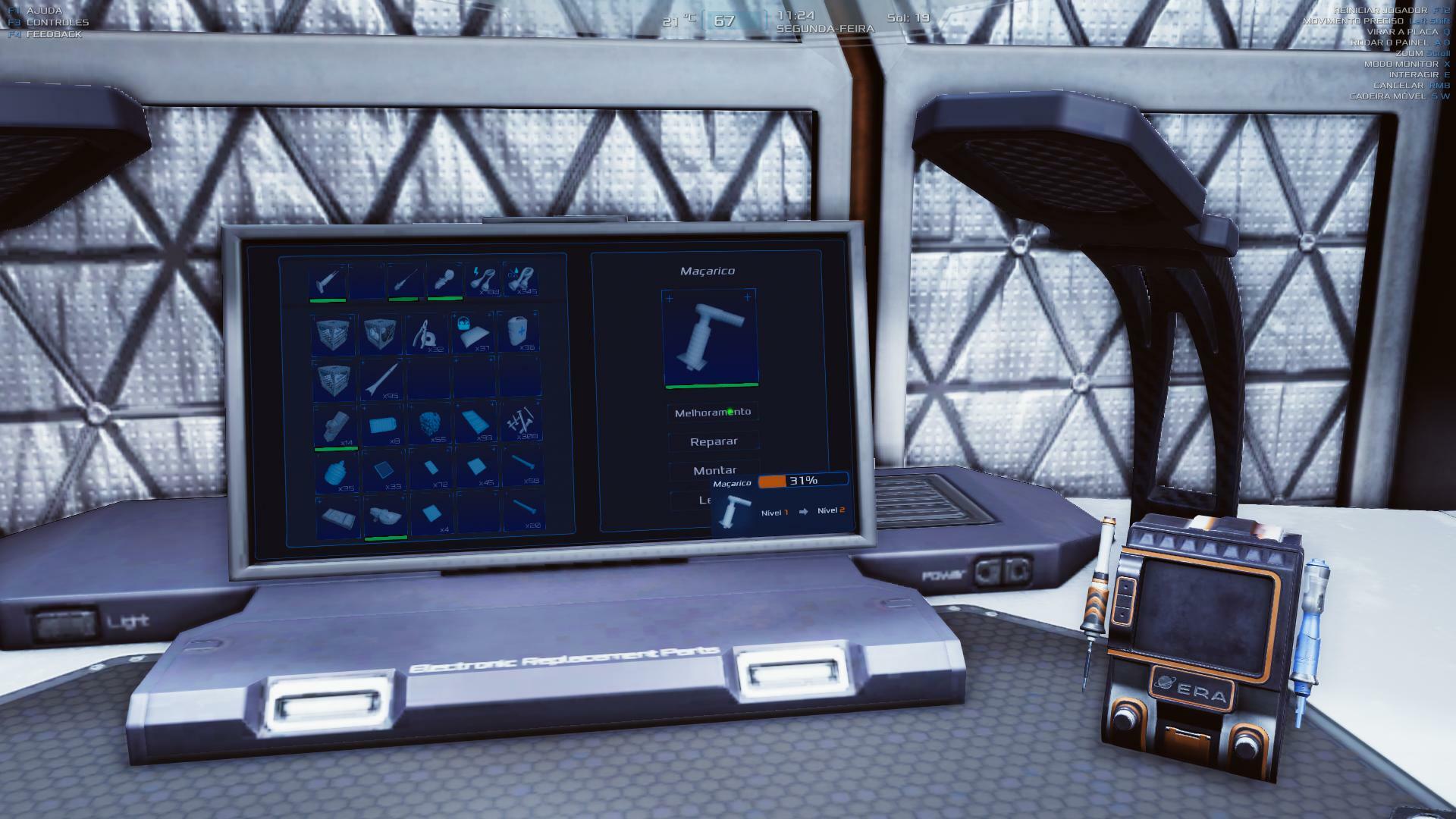
Task: Select the pliers and tape slot x32
Action: pyautogui.click(x=428, y=334)
